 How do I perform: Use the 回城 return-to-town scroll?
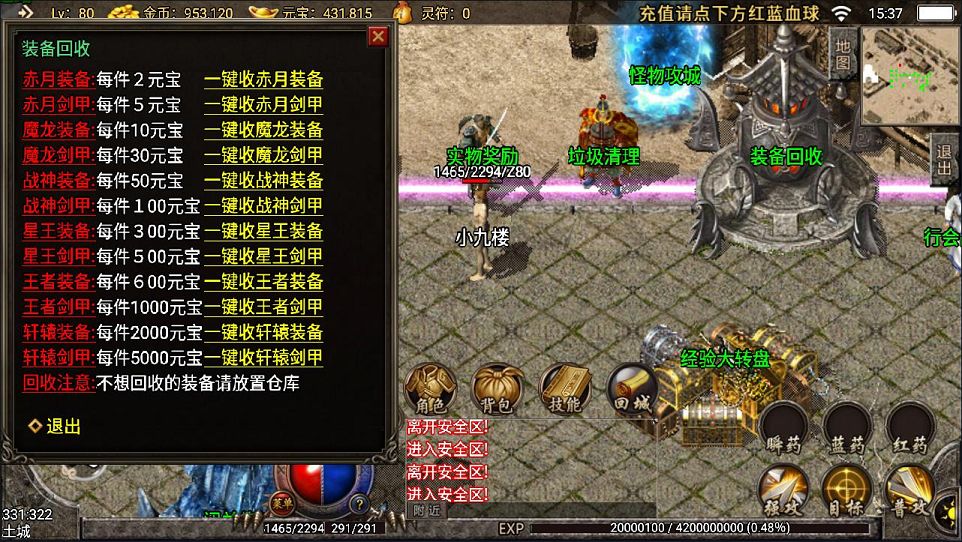point(632,388)
